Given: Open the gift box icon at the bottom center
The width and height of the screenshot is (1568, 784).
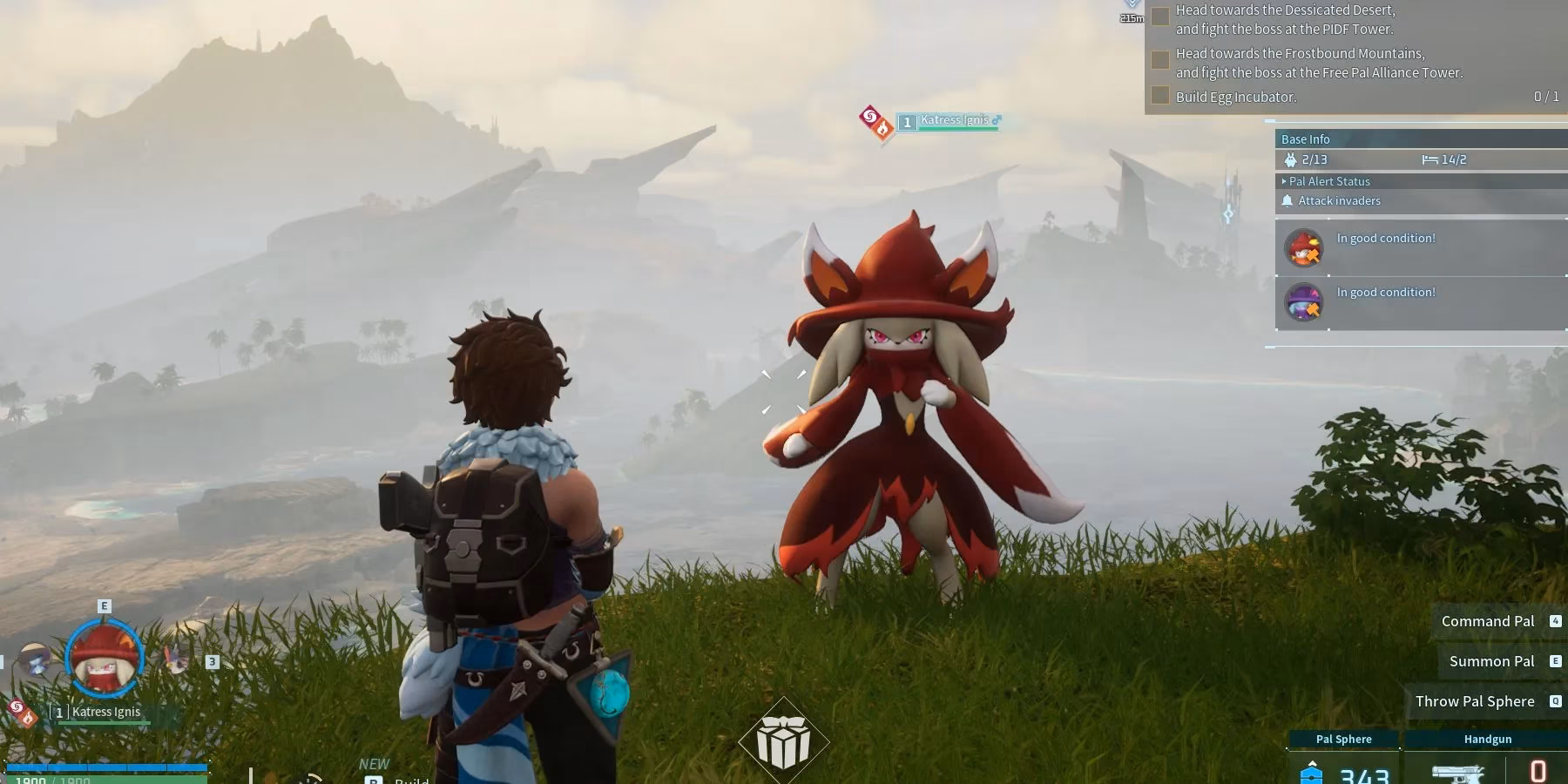Looking at the screenshot, I should [783, 741].
